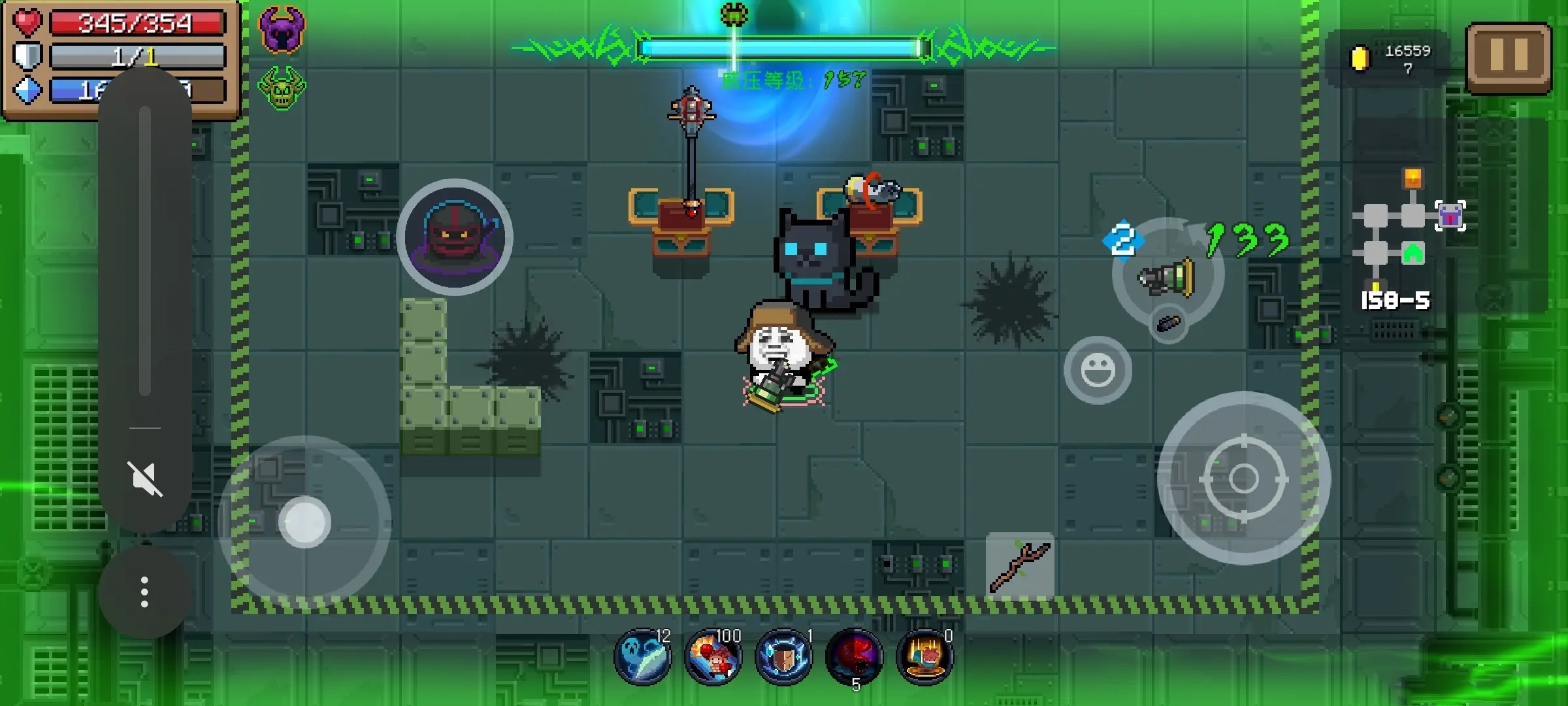1568x706 pixels.
Task: Tap the crosshair attack button
Action: click(x=1243, y=478)
